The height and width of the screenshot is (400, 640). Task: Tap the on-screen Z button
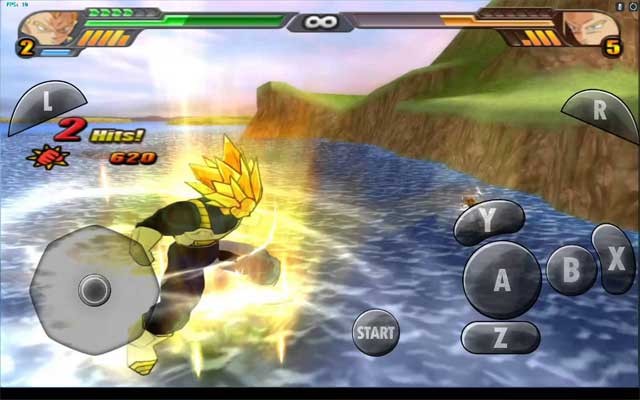point(500,338)
